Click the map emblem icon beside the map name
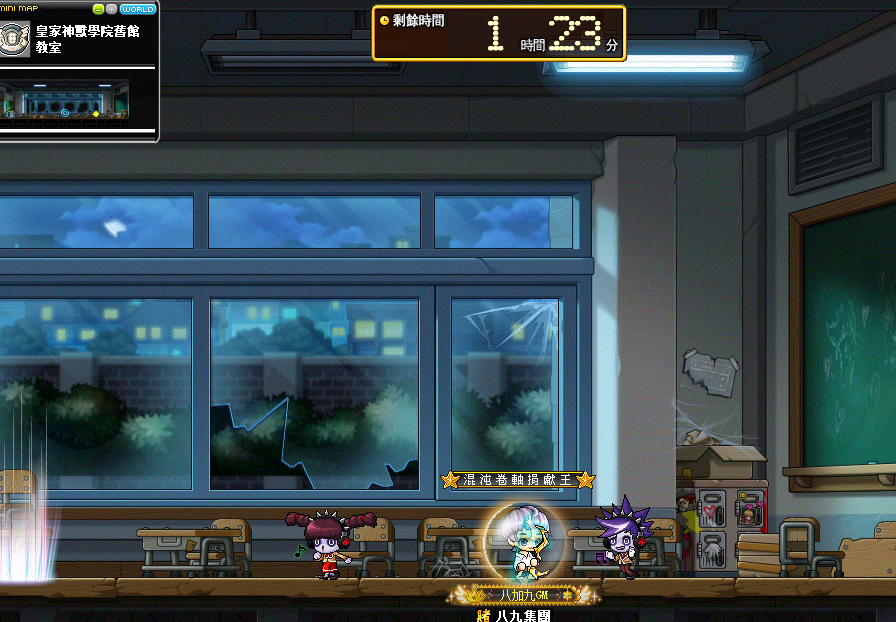Screen dimensions: 896x622 click(x=15, y=38)
